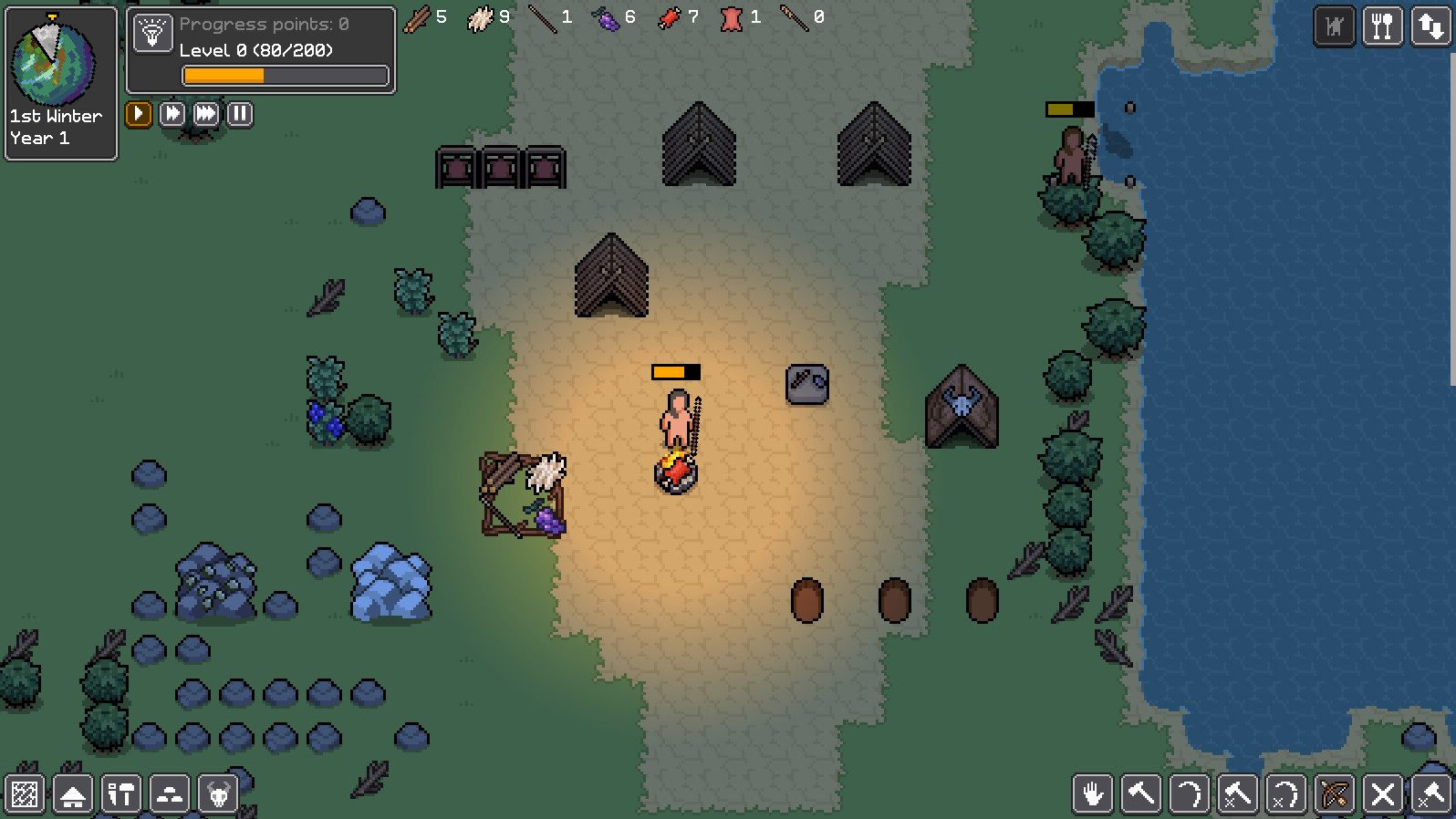Select the crossbow hunting tool
Viewport: 1456px width, 819px height.
(1335, 794)
